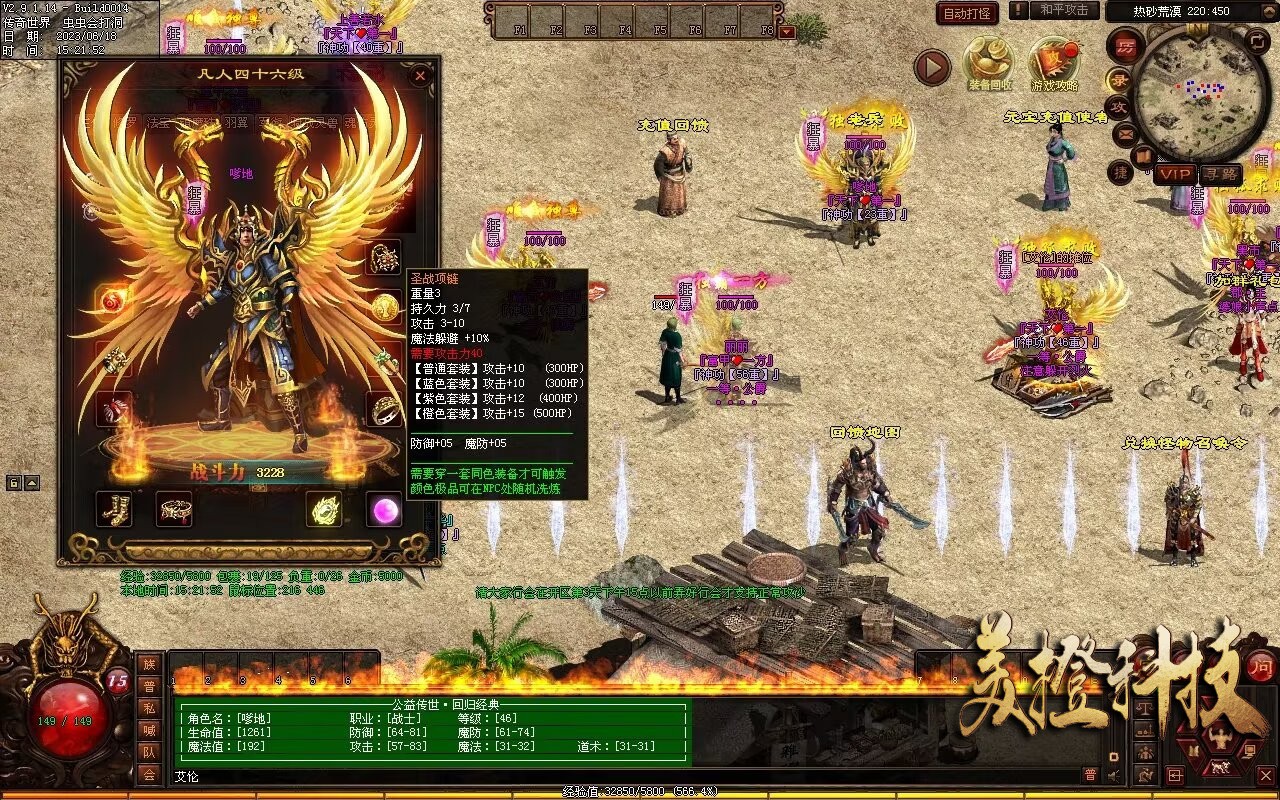Close the character equipment panel
The image size is (1280, 800).
[x=420, y=76]
